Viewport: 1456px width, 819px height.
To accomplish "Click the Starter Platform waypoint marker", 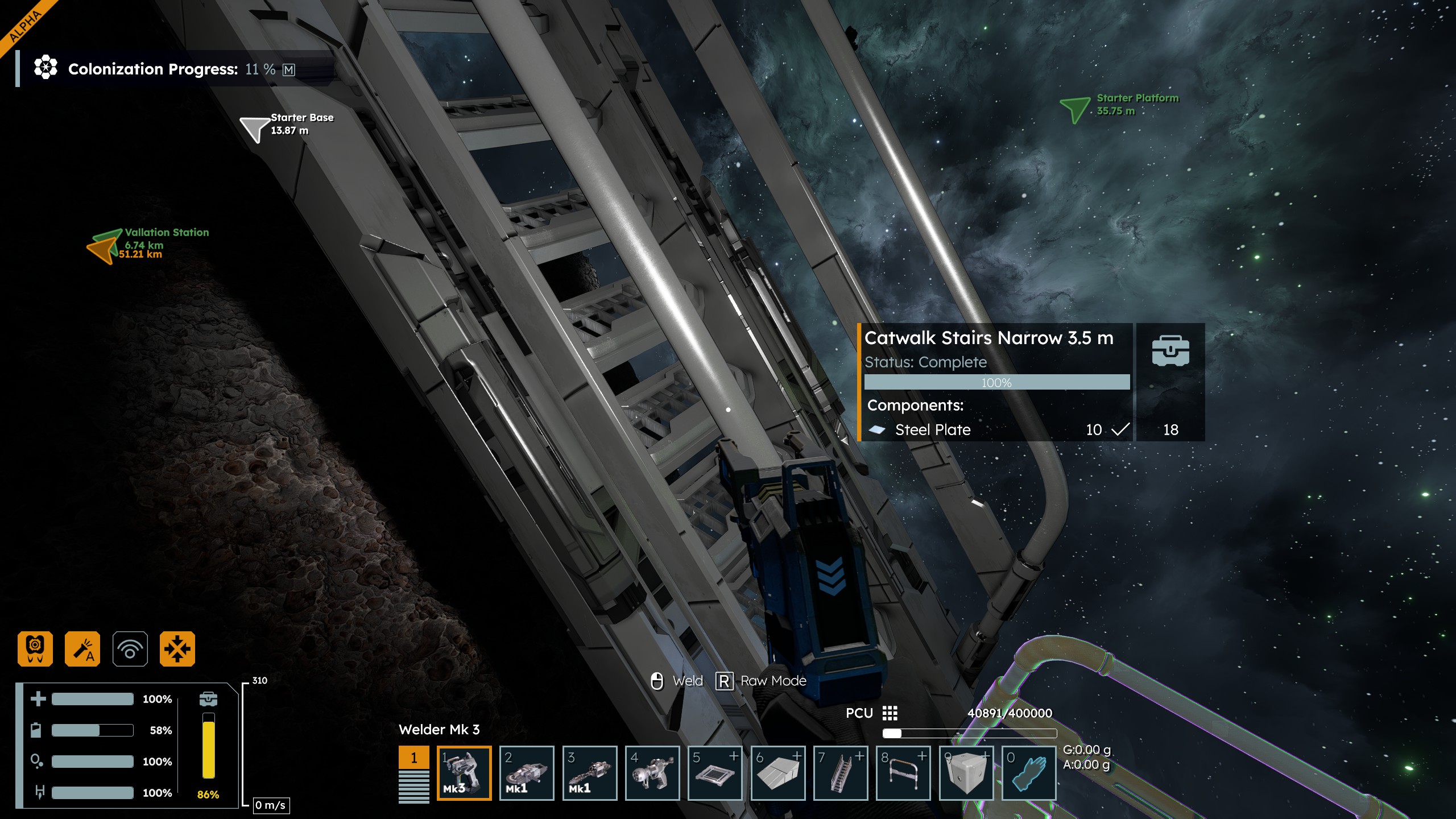I will click(1074, 108).
